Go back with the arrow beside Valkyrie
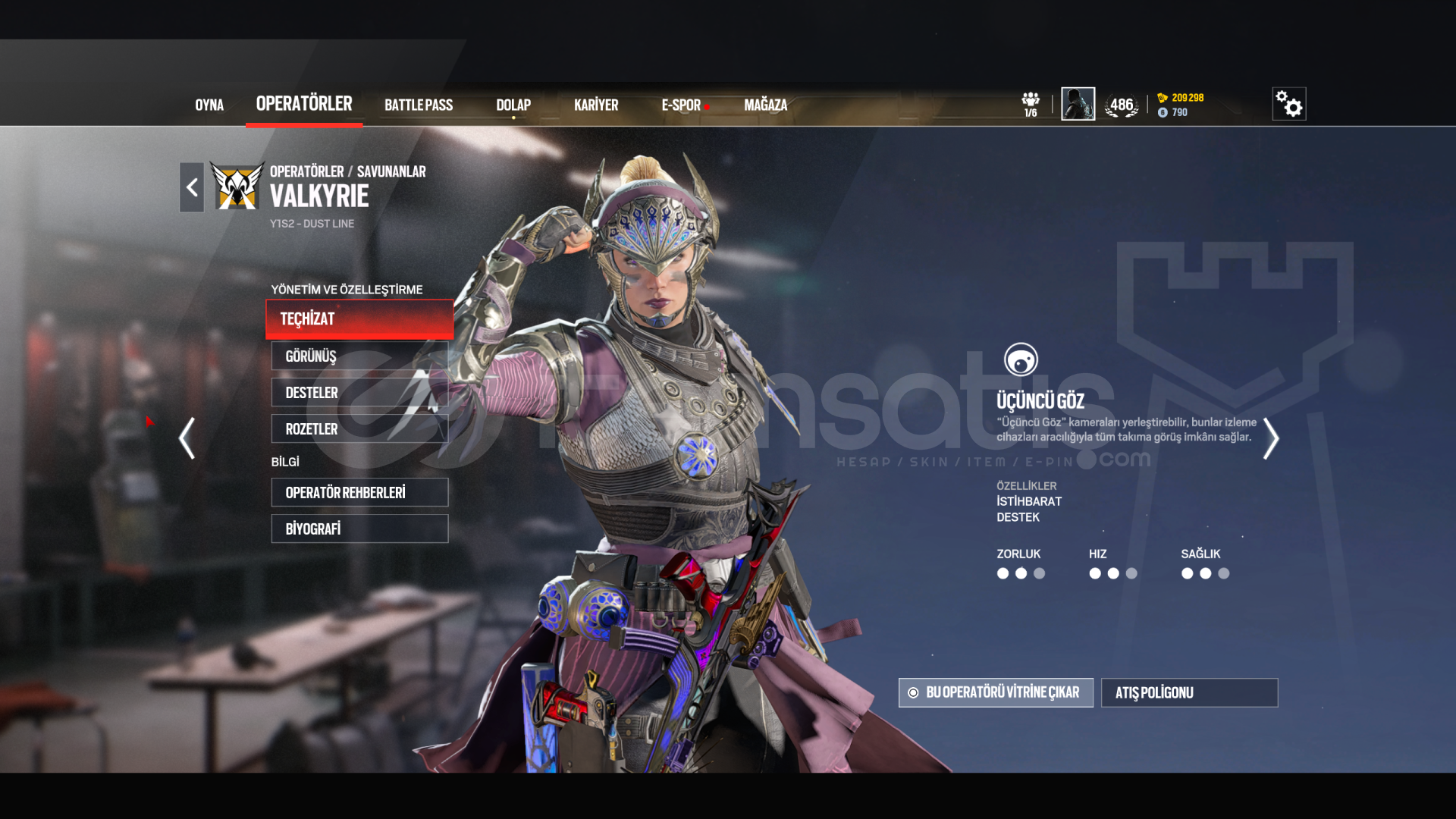The height and width of the screenshot is (819, 1456). point(192,187)
